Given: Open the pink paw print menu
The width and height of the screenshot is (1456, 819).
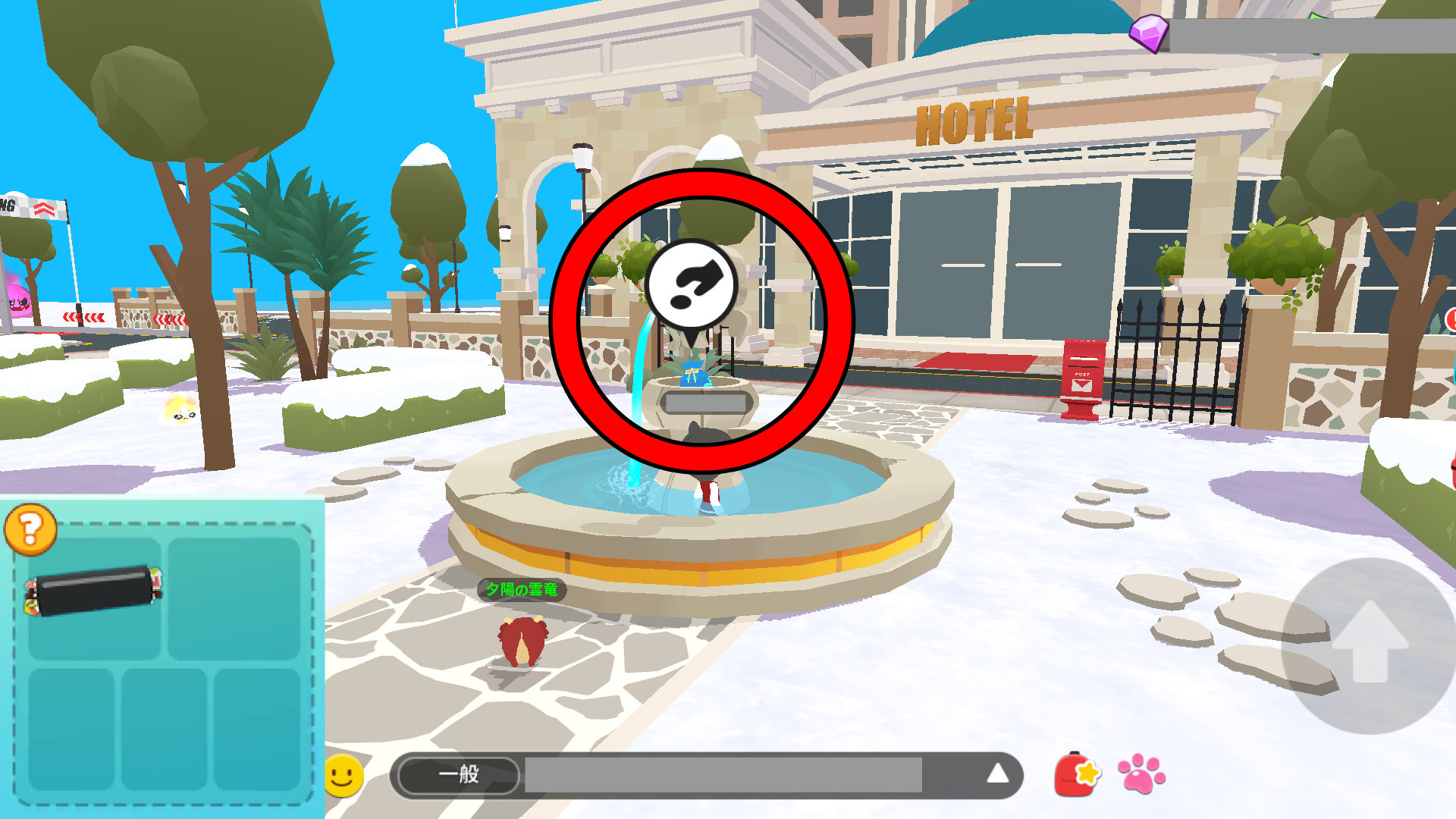Looking at the screenshot, I should 1141,773.
